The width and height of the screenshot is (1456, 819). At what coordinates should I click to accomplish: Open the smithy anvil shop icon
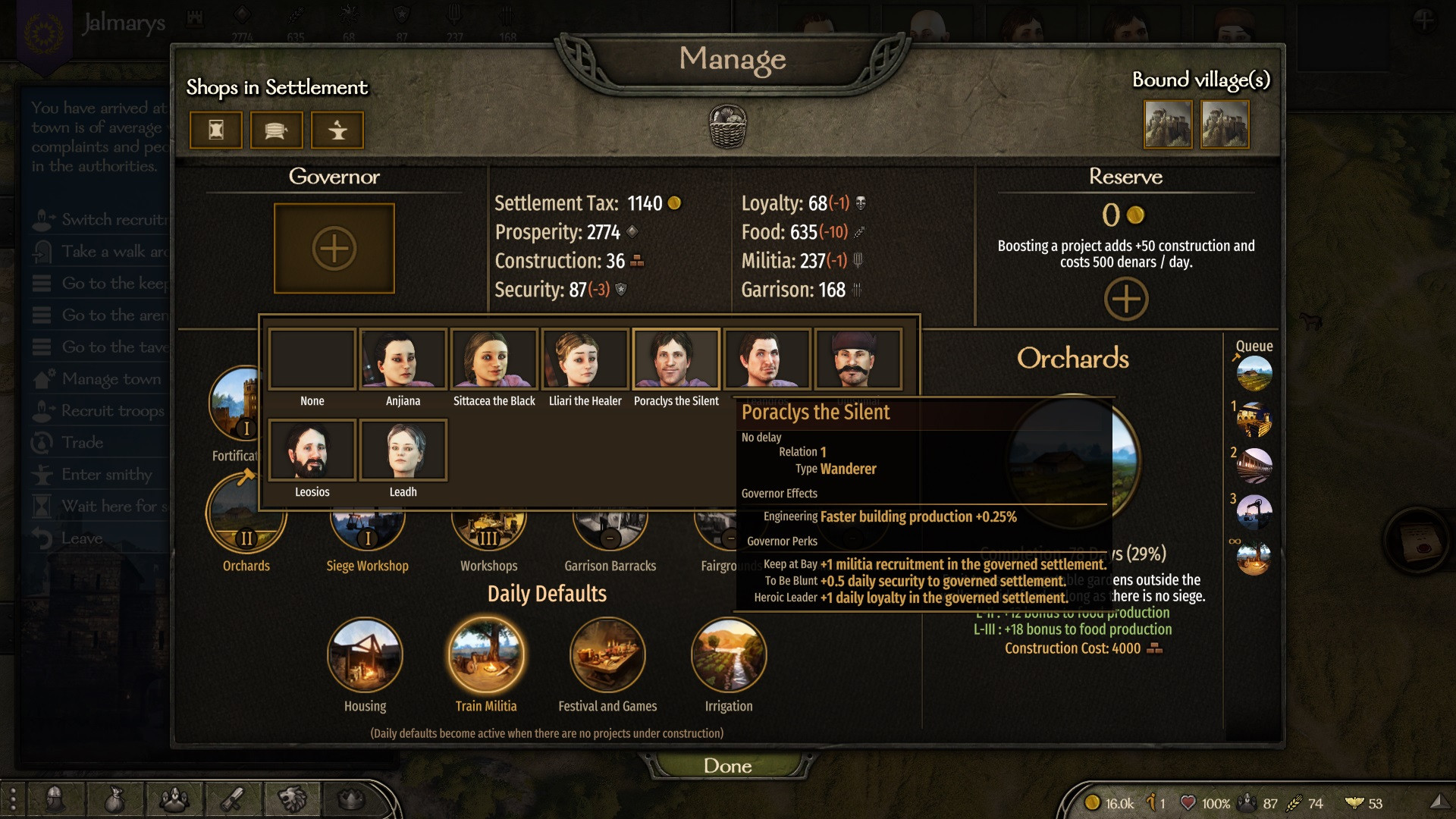click(337, 130)
